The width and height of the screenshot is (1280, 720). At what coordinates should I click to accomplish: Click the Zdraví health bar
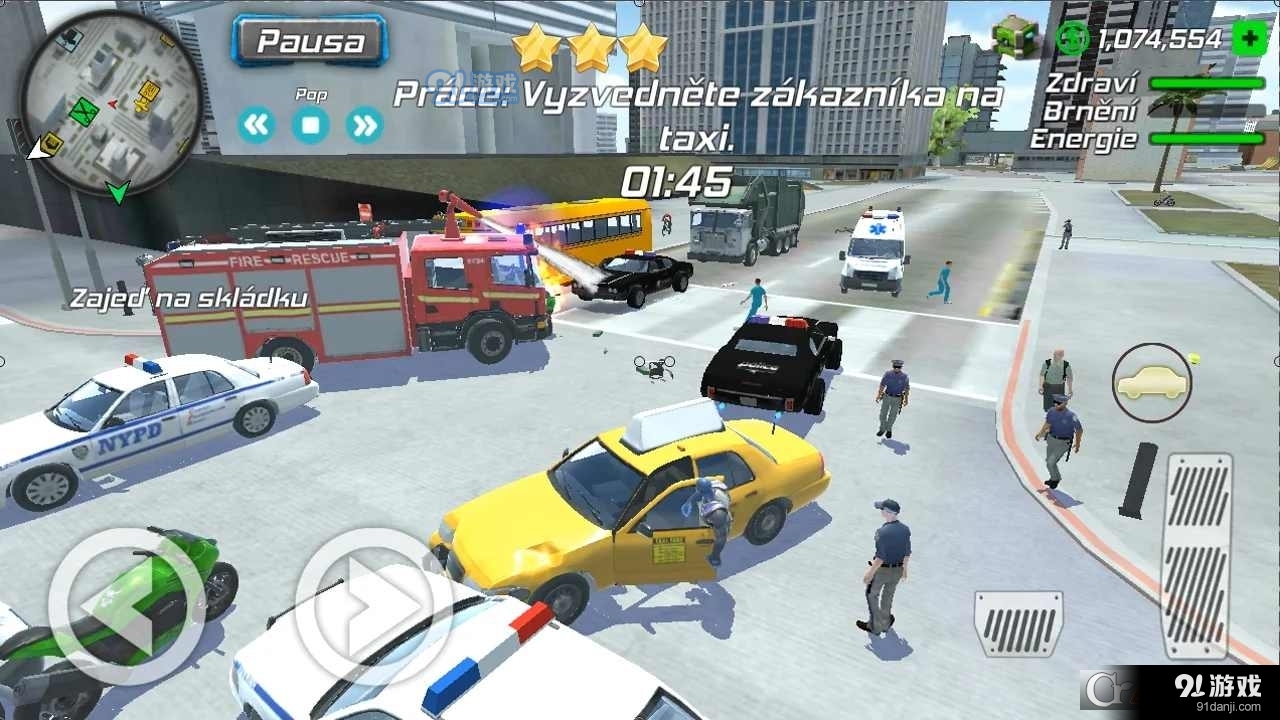(x=1207, y=85)
